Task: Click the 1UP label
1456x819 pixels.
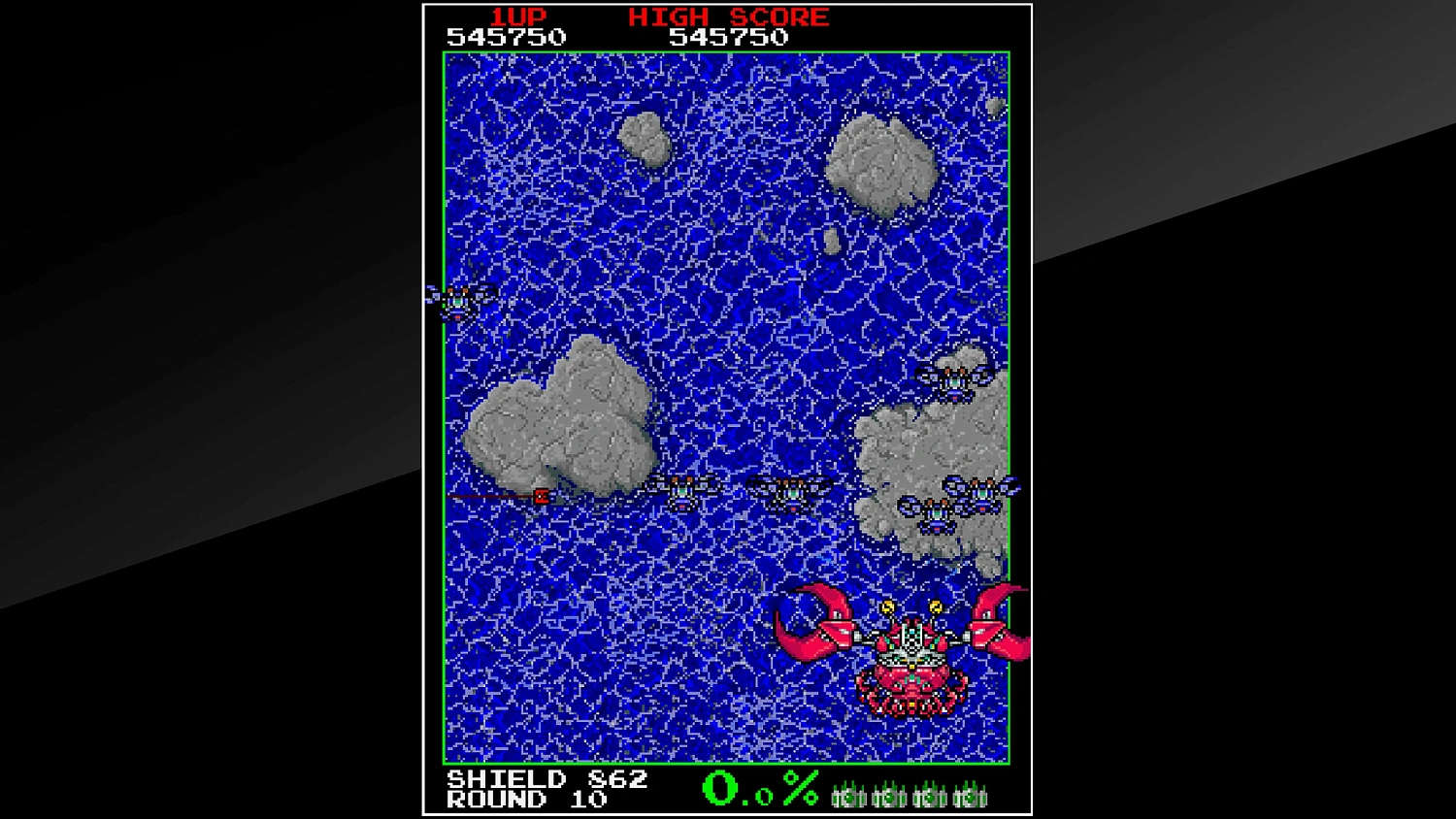Action: pyautogui.click(x=517, y=16)
